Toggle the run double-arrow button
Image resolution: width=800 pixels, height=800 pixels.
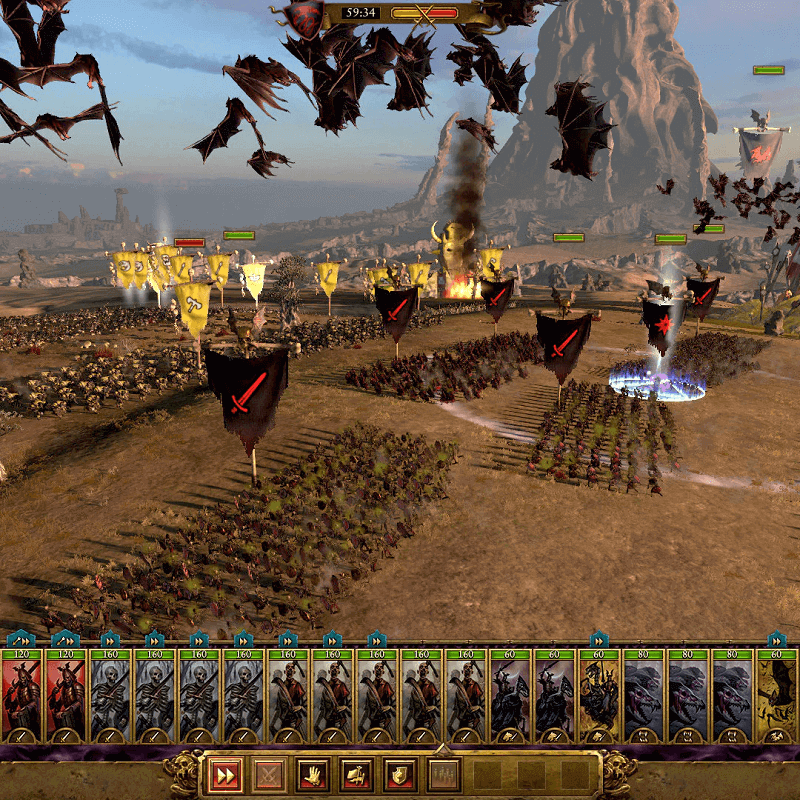(x=224, y=774)
